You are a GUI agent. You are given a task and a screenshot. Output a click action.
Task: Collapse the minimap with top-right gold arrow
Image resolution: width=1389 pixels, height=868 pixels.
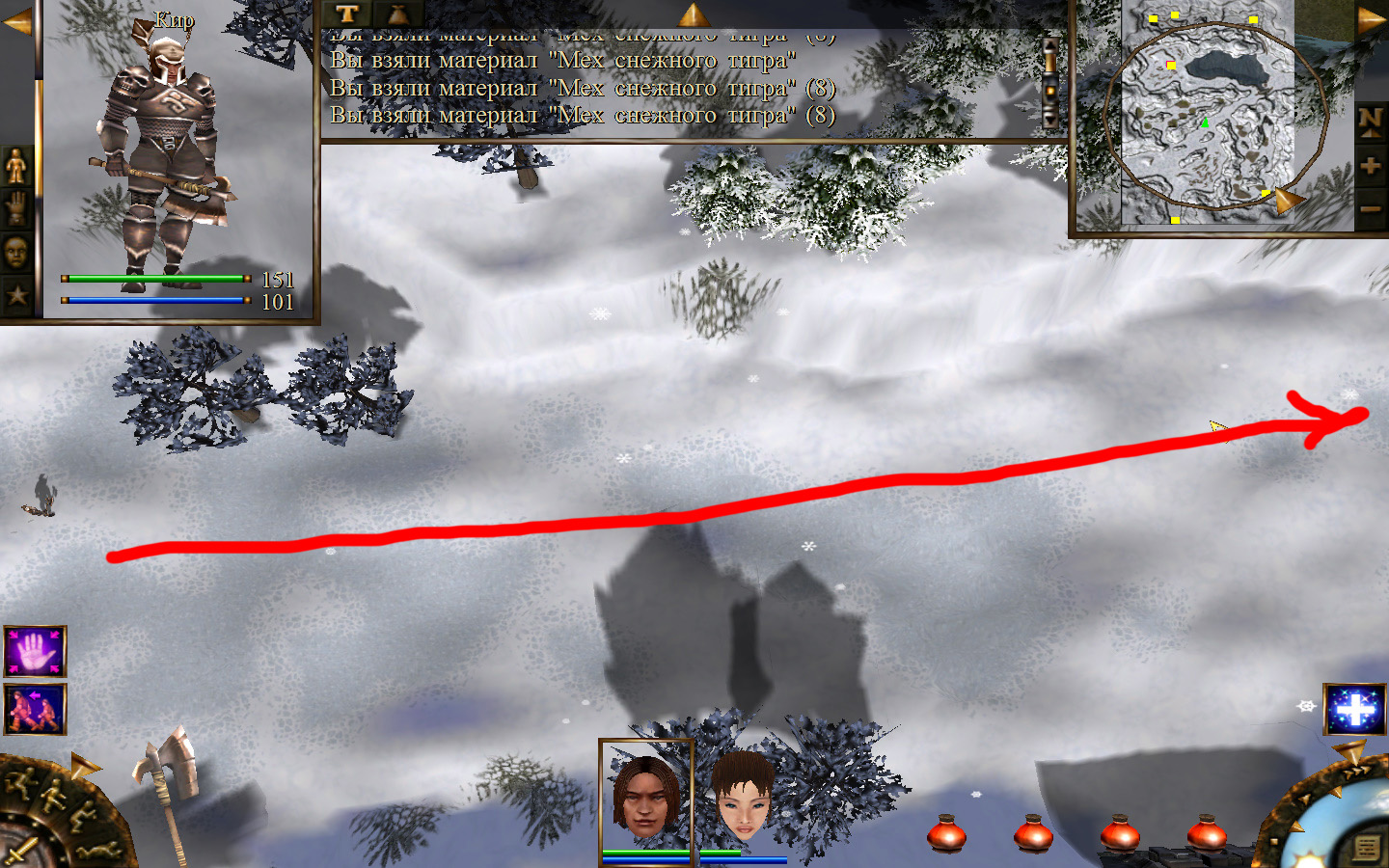coord(1370,19)
